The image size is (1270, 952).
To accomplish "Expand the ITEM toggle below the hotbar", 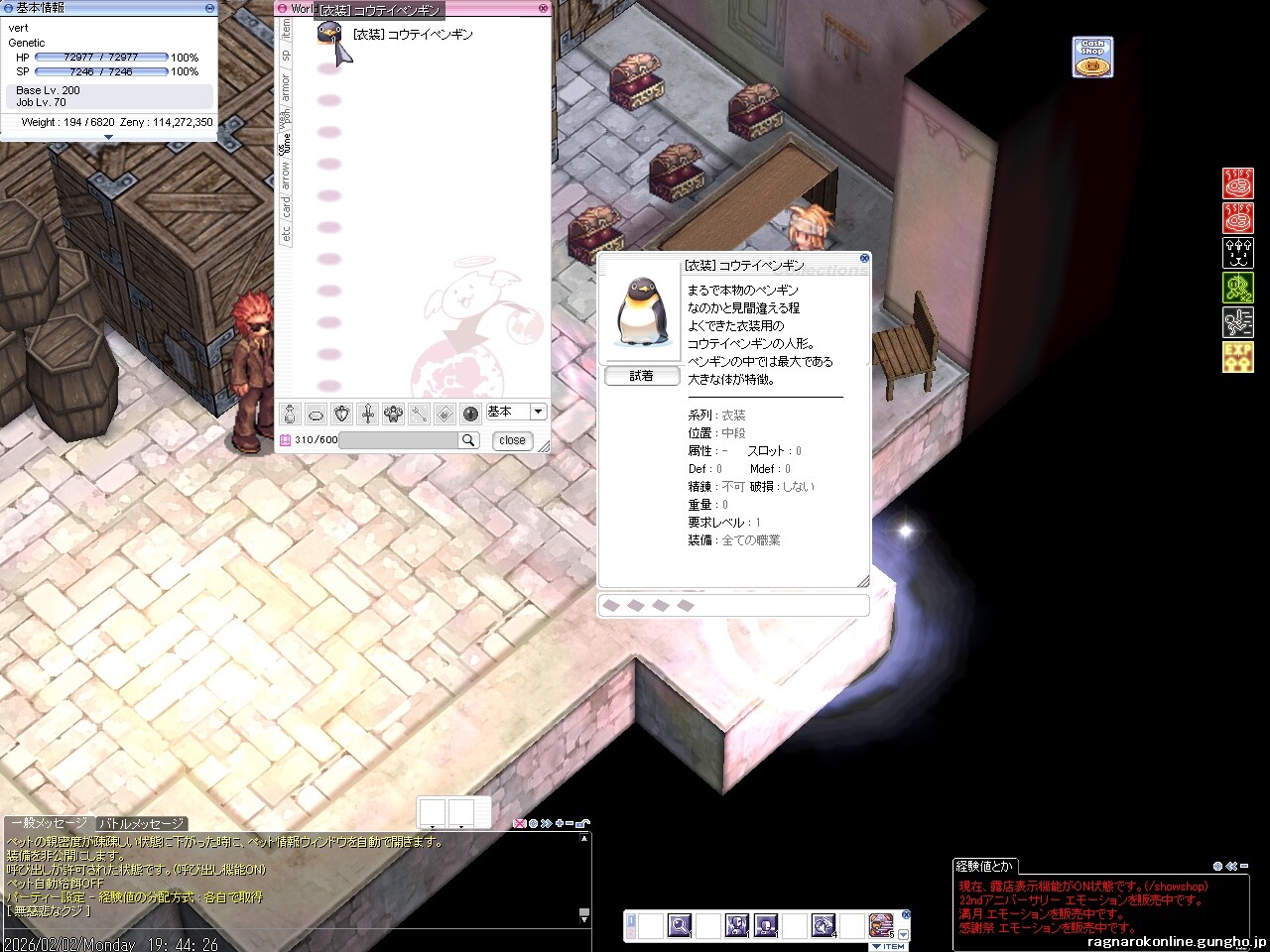I will (x=888, y=946).
